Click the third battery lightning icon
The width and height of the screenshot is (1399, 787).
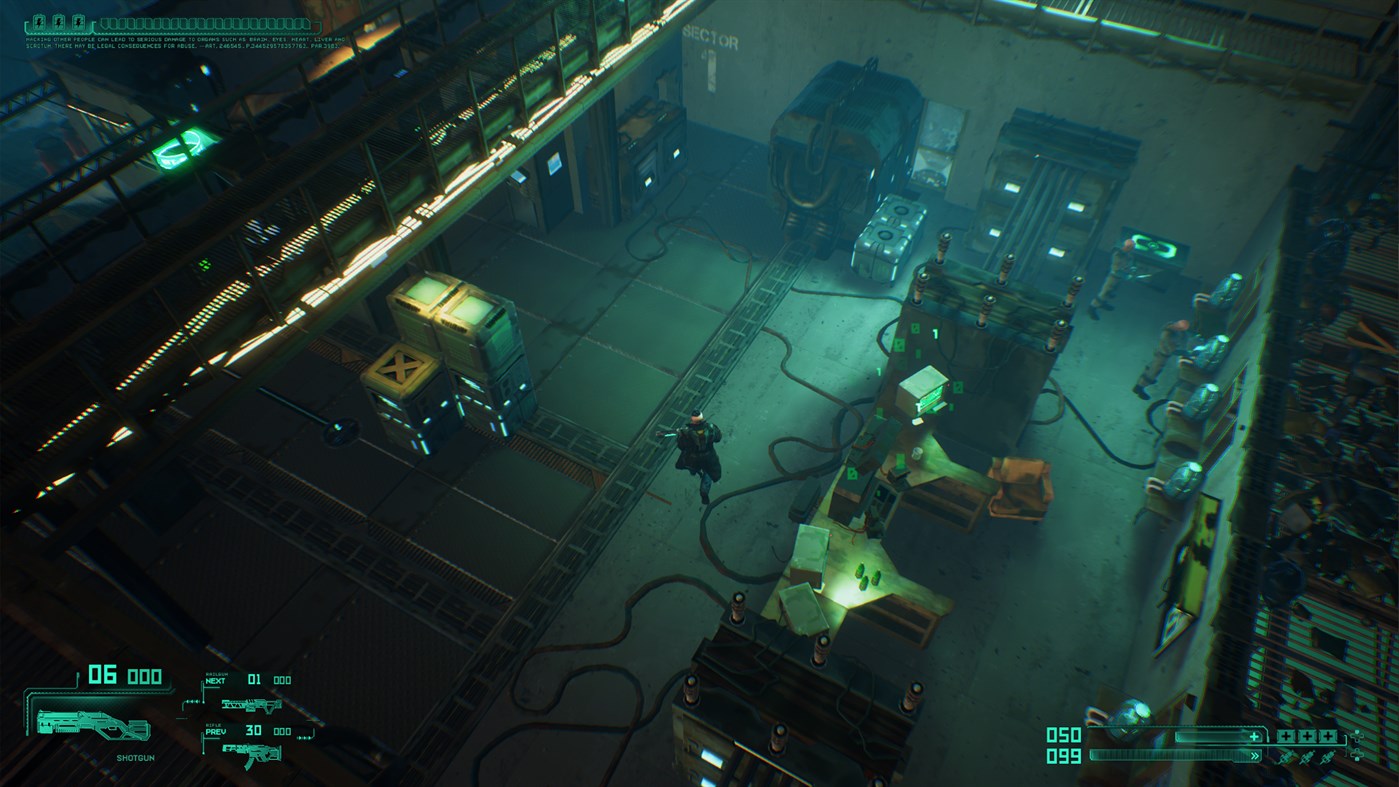pos(79,22)
